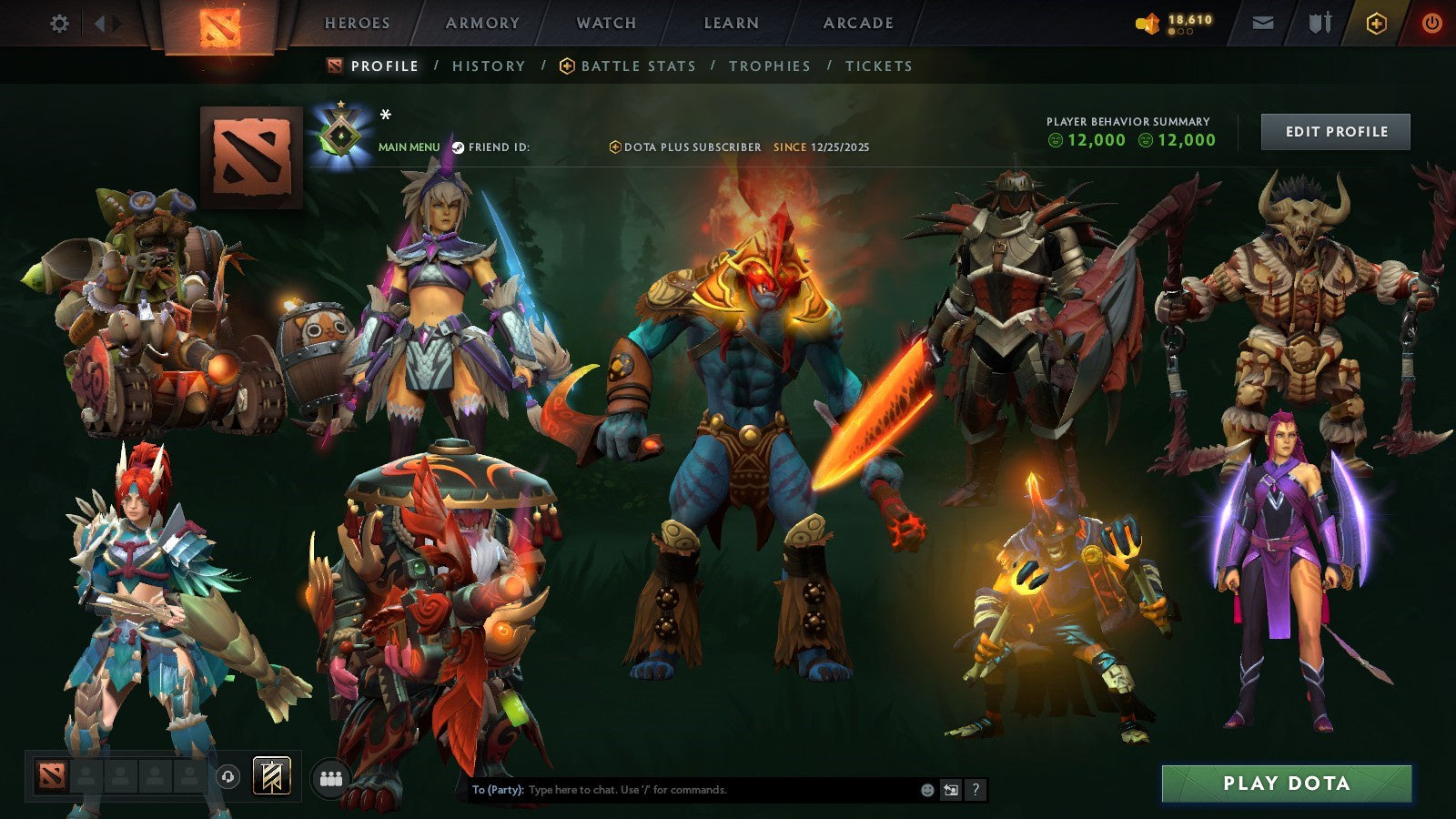Click the power button to exit Dota

(x=1431, y=22)
